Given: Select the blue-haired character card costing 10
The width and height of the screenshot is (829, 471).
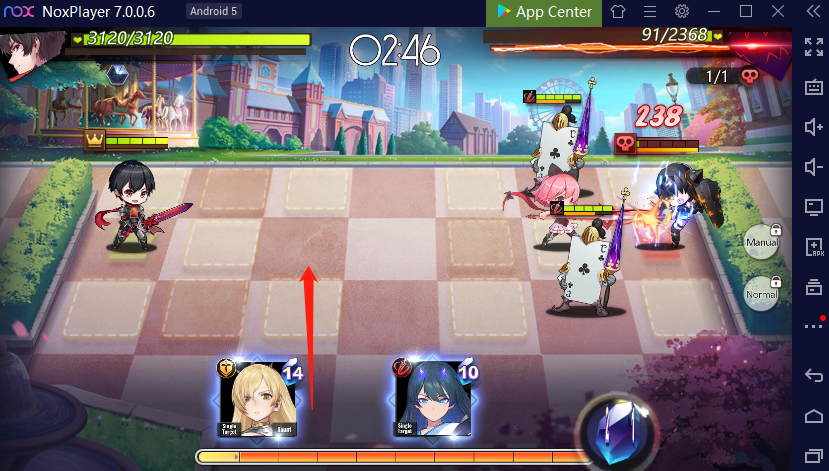Looking at the screenshot, I should 430,398.
